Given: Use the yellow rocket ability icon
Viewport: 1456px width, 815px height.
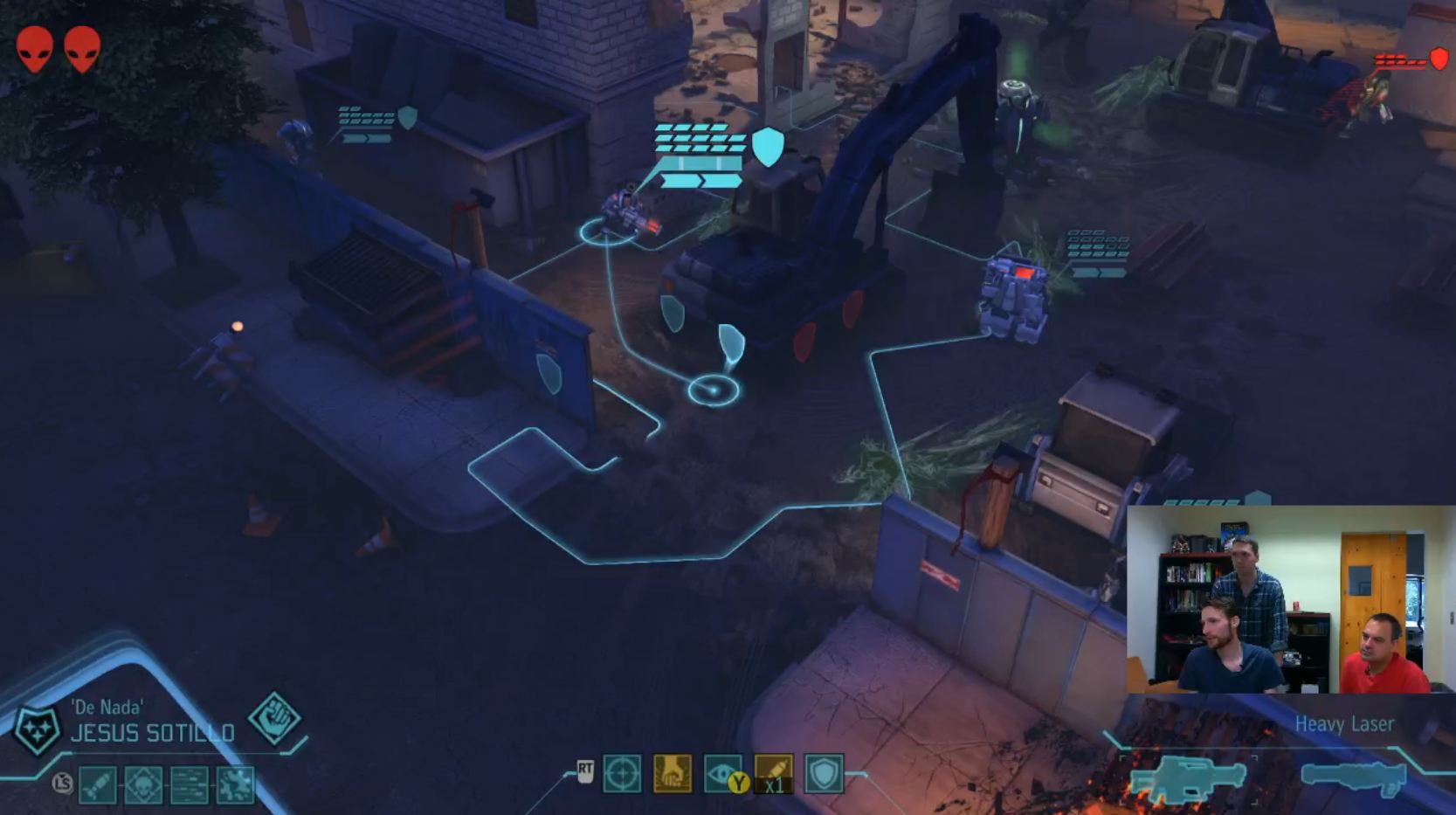Looking at the screenshot, I should (x=773, y=774).
